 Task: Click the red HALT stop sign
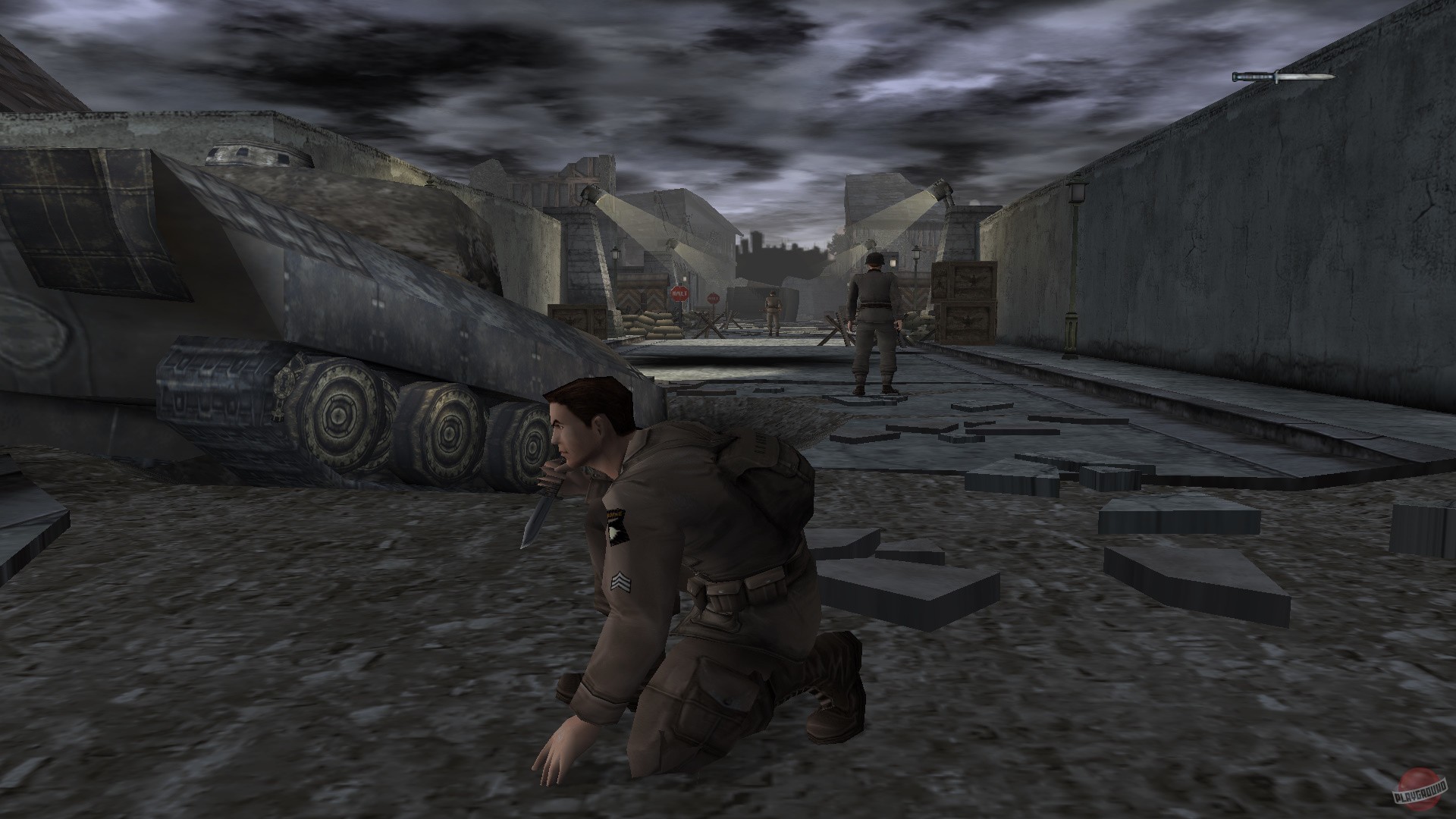point(679,293)
